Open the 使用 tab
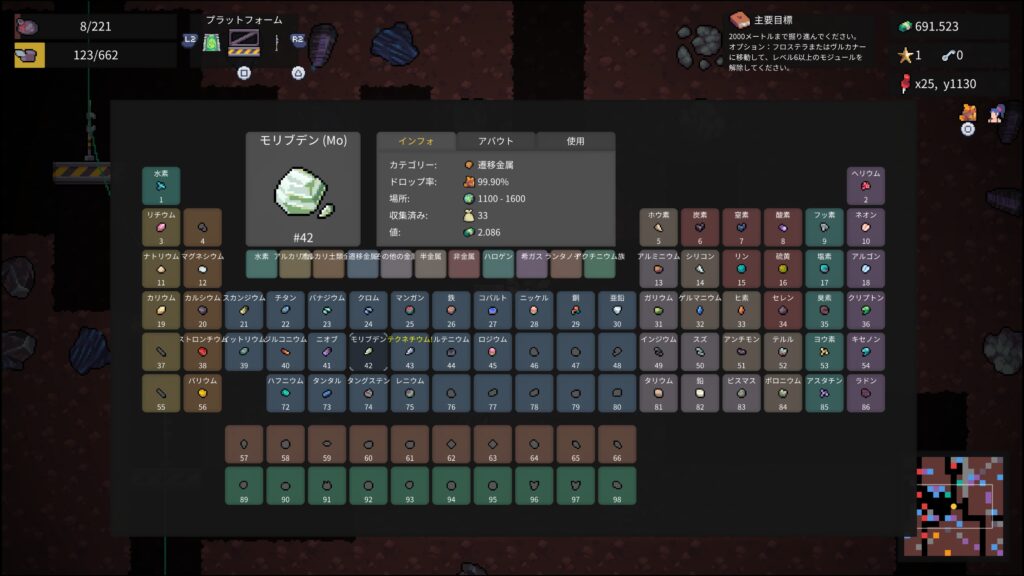This screenshot has height=576, width=1024. click(x=575, y=141)
